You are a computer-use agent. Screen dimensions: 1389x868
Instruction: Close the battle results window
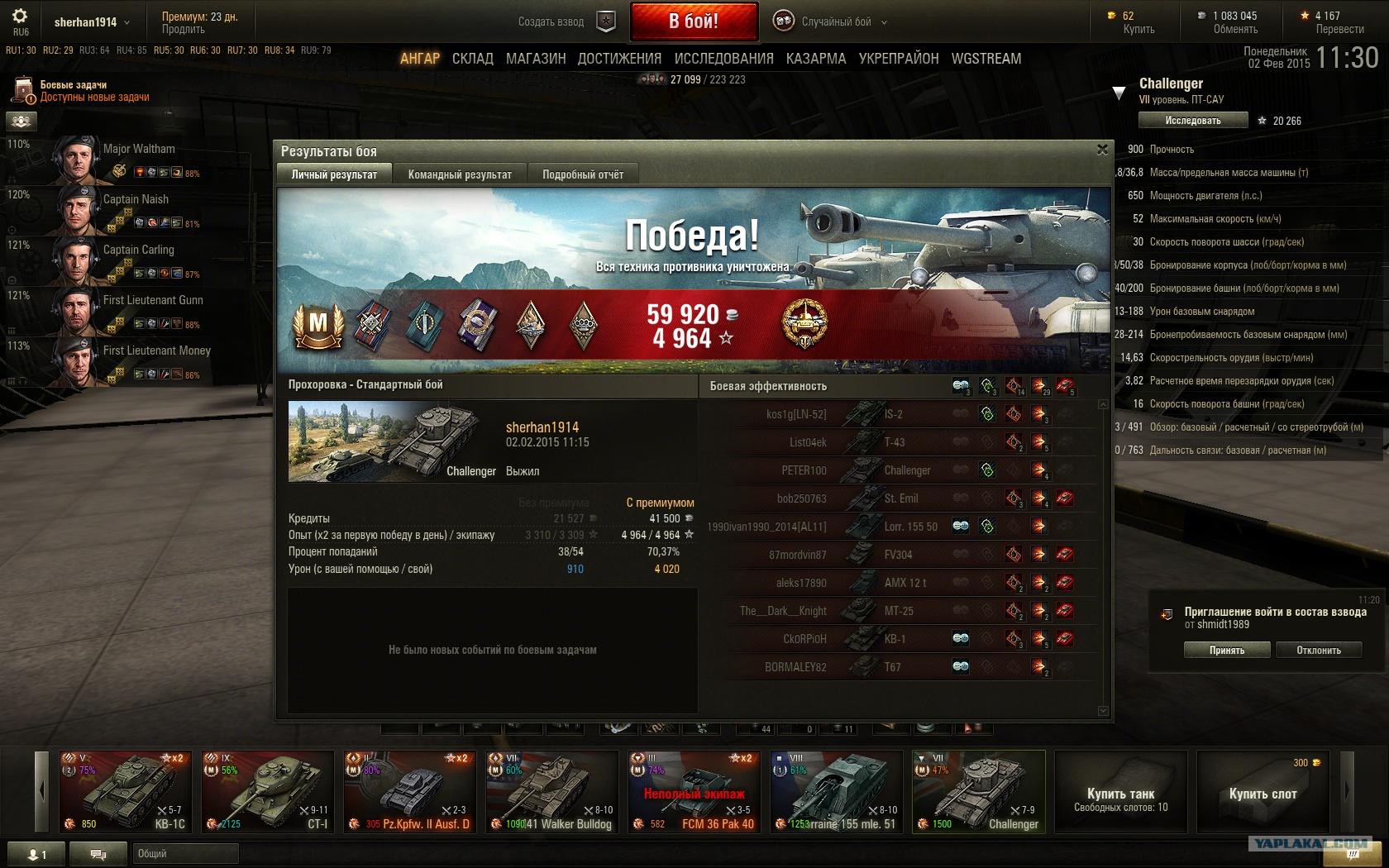[1101, 150]
